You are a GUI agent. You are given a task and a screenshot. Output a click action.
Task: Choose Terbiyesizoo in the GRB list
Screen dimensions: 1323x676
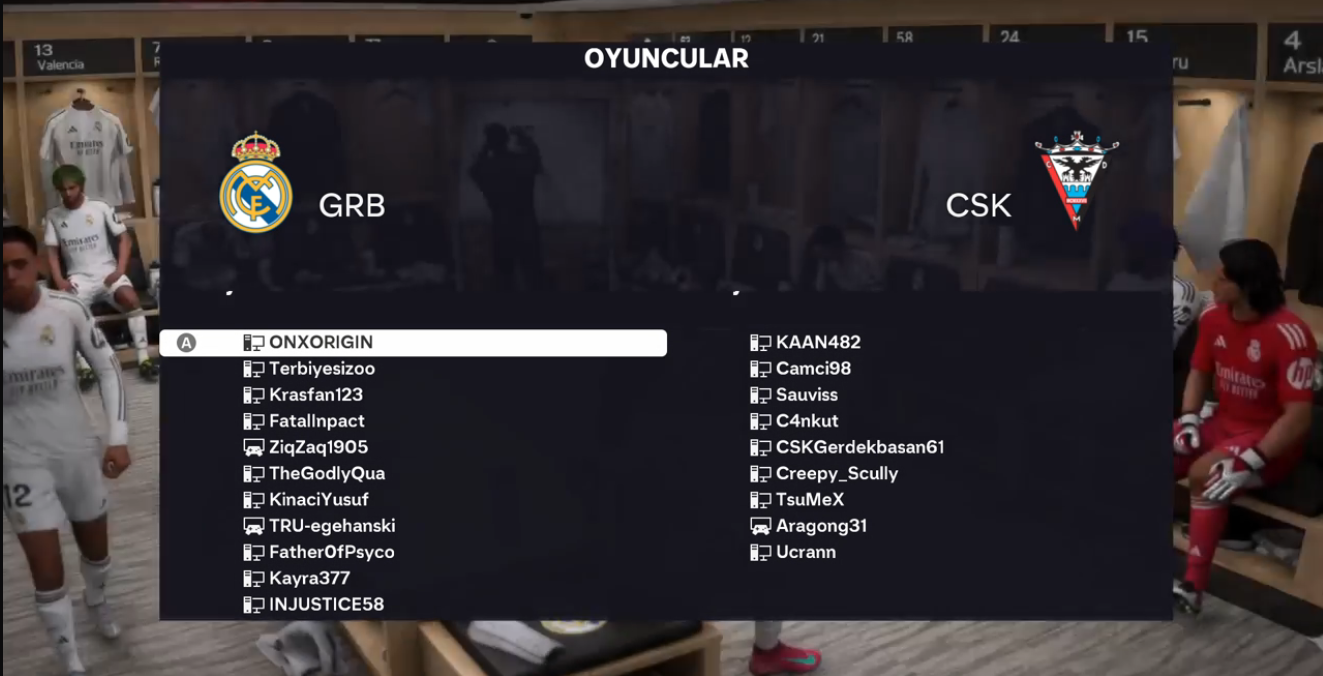(321, 369)
